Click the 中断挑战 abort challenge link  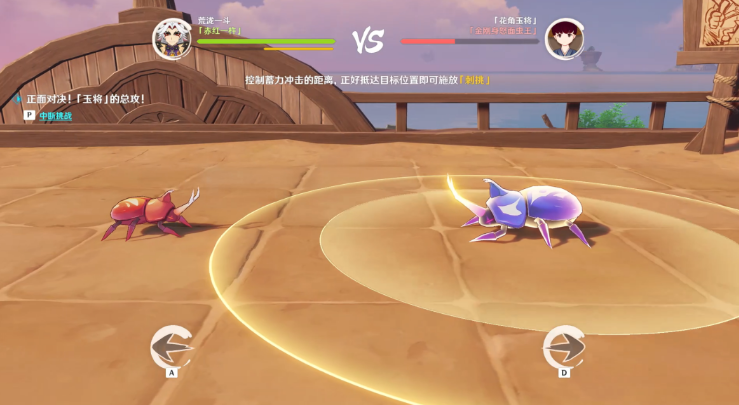55,116
